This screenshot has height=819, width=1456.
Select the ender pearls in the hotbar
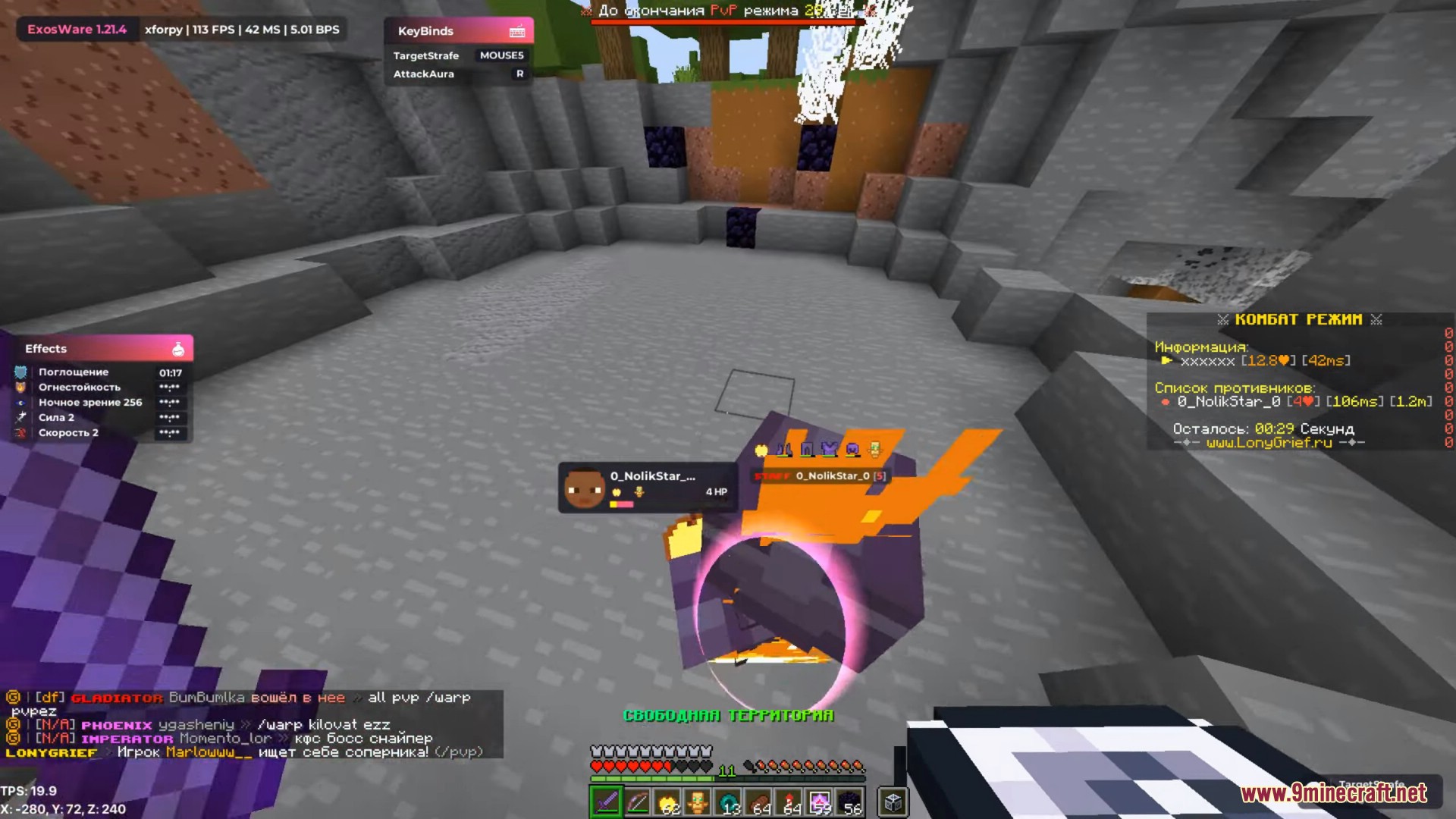[730, 802]
